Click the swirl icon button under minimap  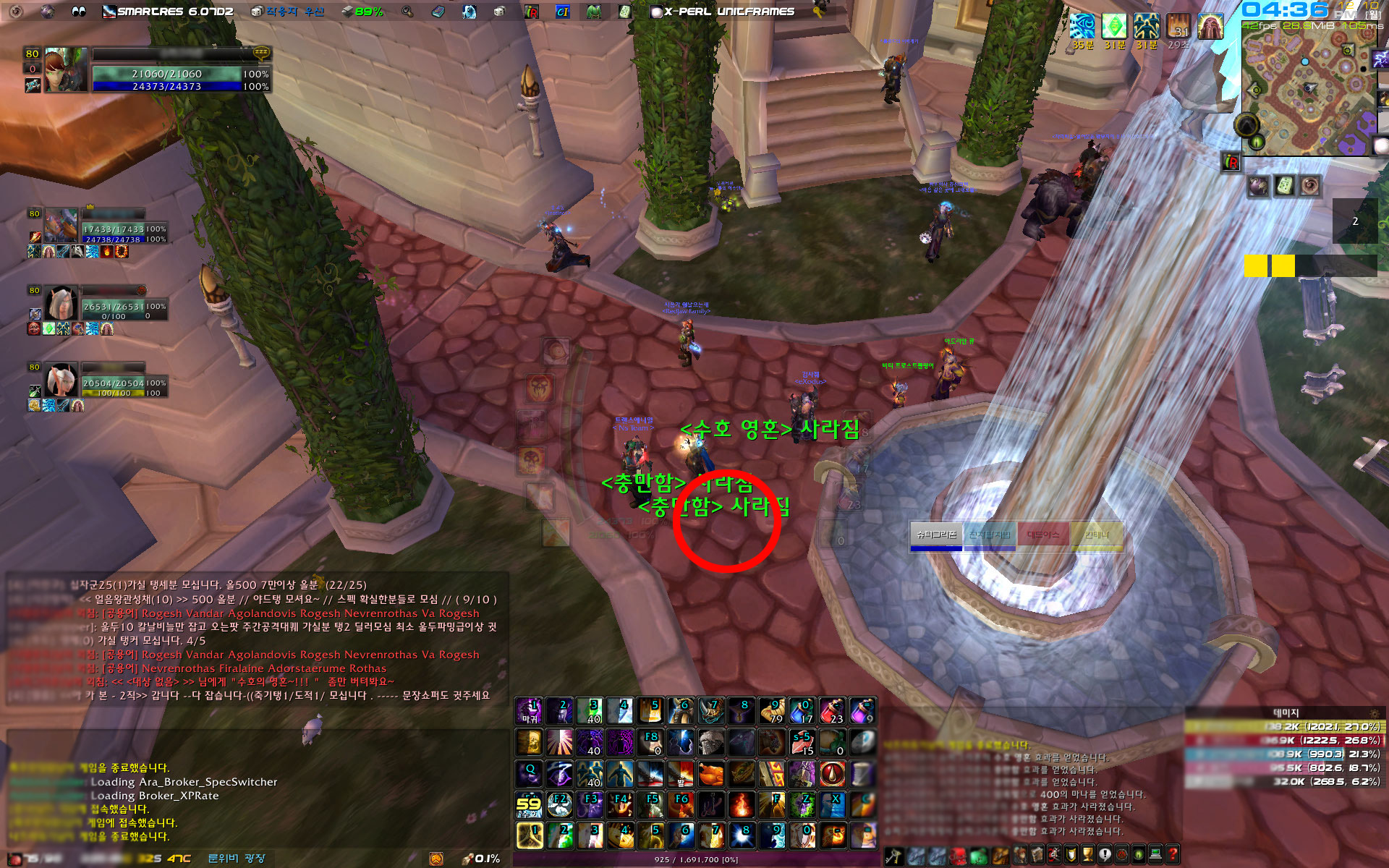1310,187
